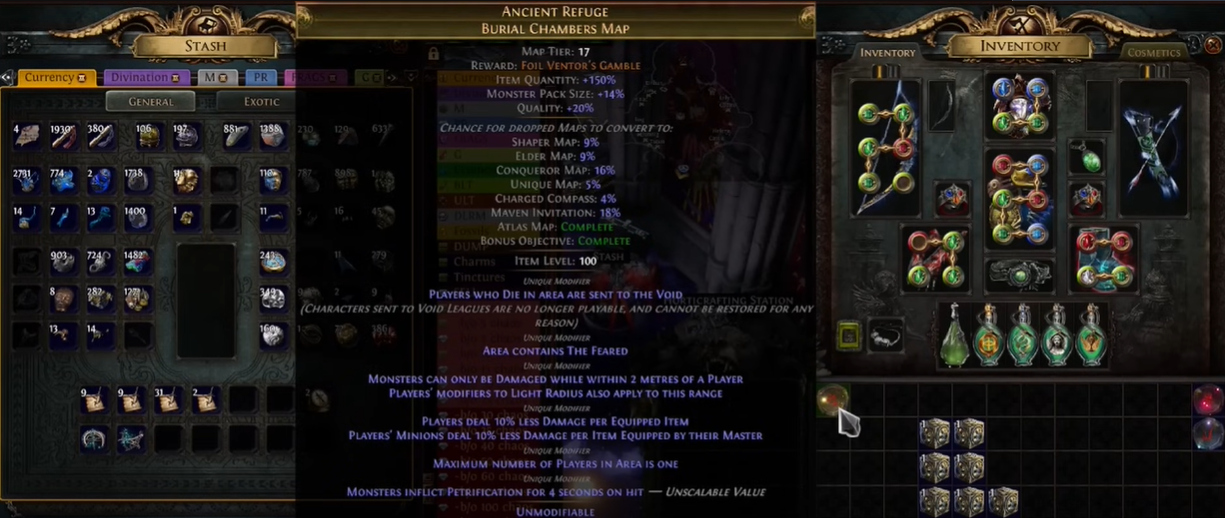Select the equipped gloves slot
The height and width of the screenshot is (518, 1225).
tap(935, 258)
